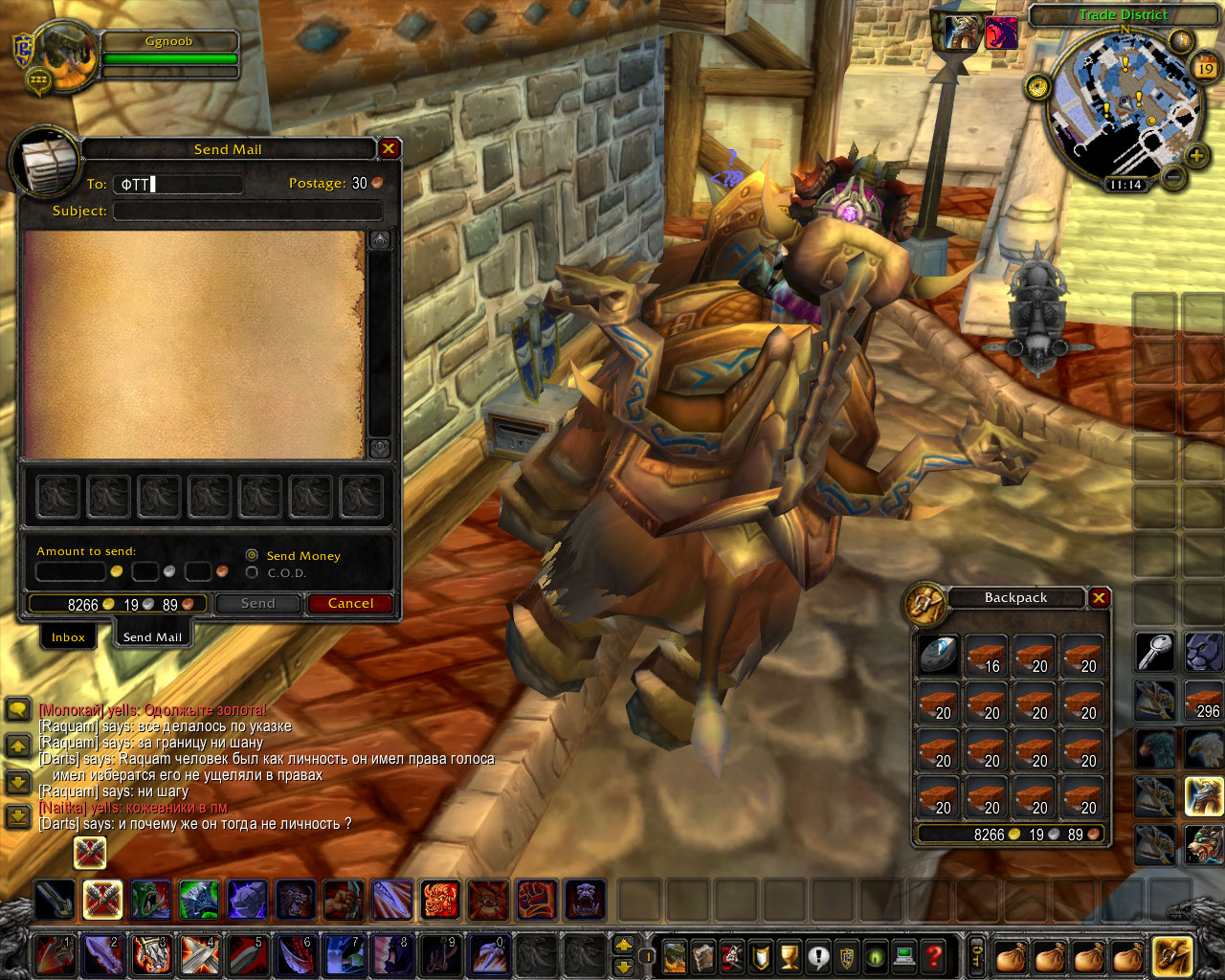The width and height of the screenshot is (1225, 980).
Task: Open the red question mark Help menu
Action: click(x=934, y=955)
